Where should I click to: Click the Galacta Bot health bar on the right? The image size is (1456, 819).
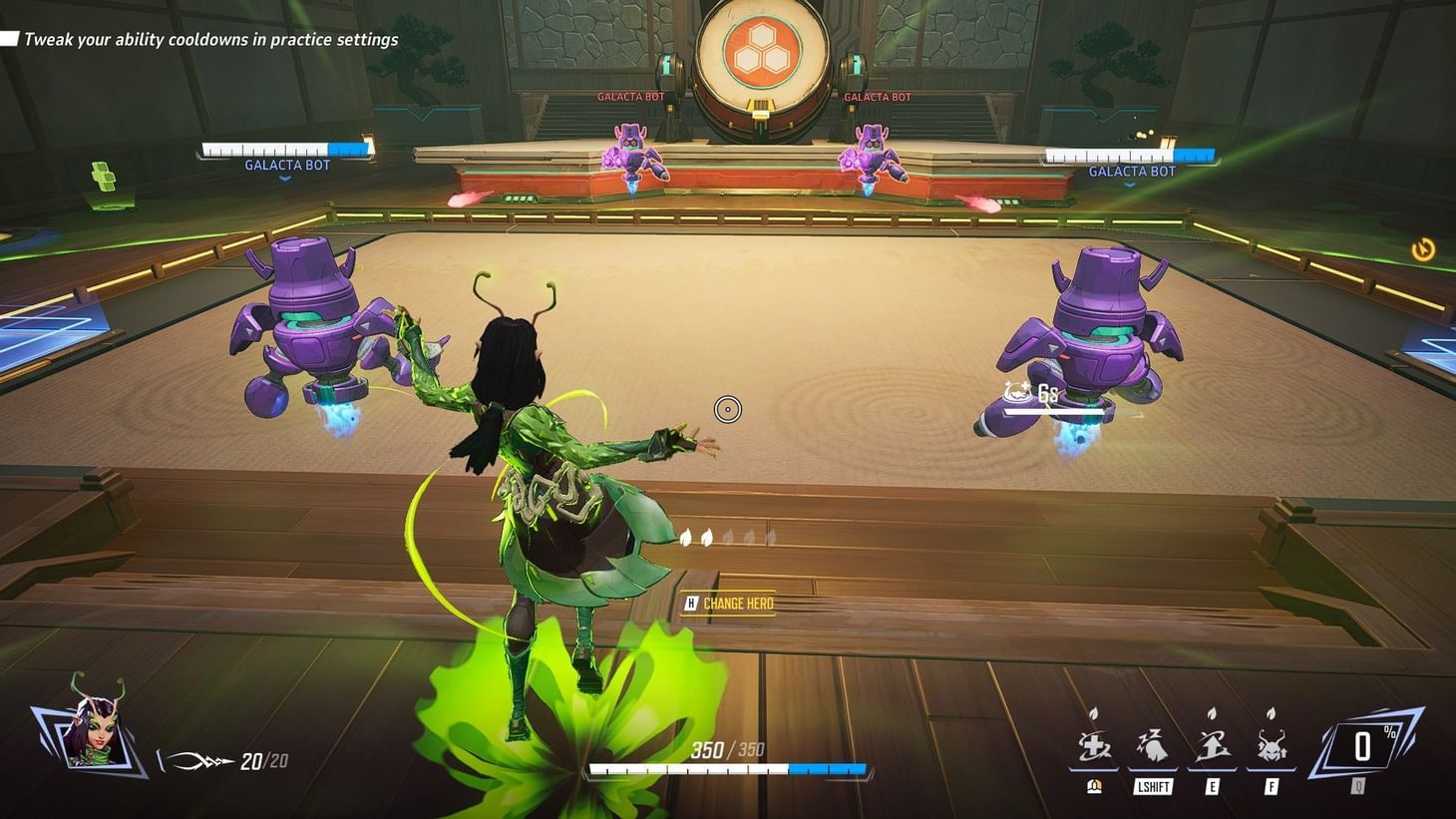pos(1128,155)
